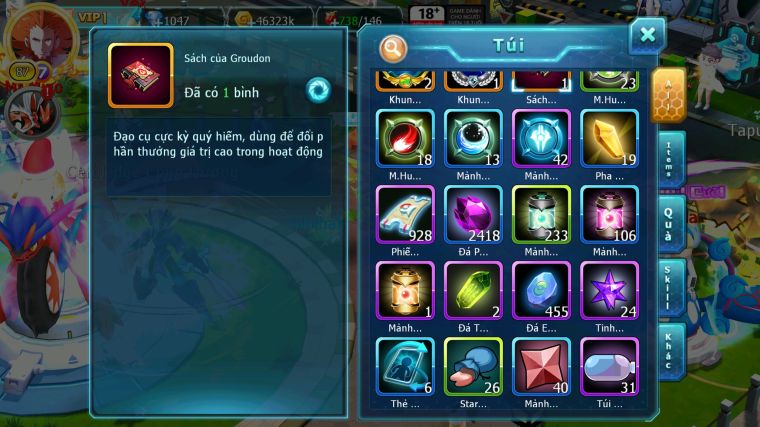Select the green canister item, count 233
This screenshot has height=427, width=760.
541,214
